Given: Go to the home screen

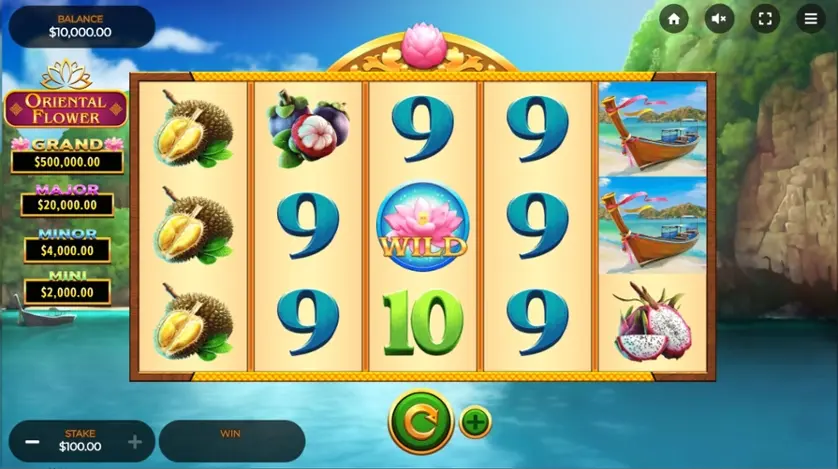Looking at the screenshot, I should coord(674,19).
